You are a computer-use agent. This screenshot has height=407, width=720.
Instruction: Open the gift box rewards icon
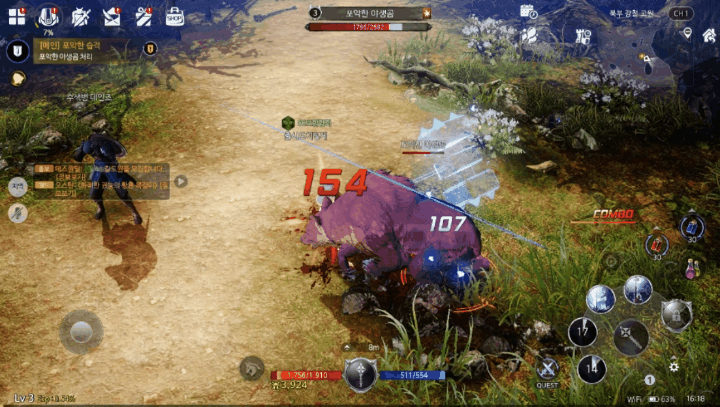point(143,16)
